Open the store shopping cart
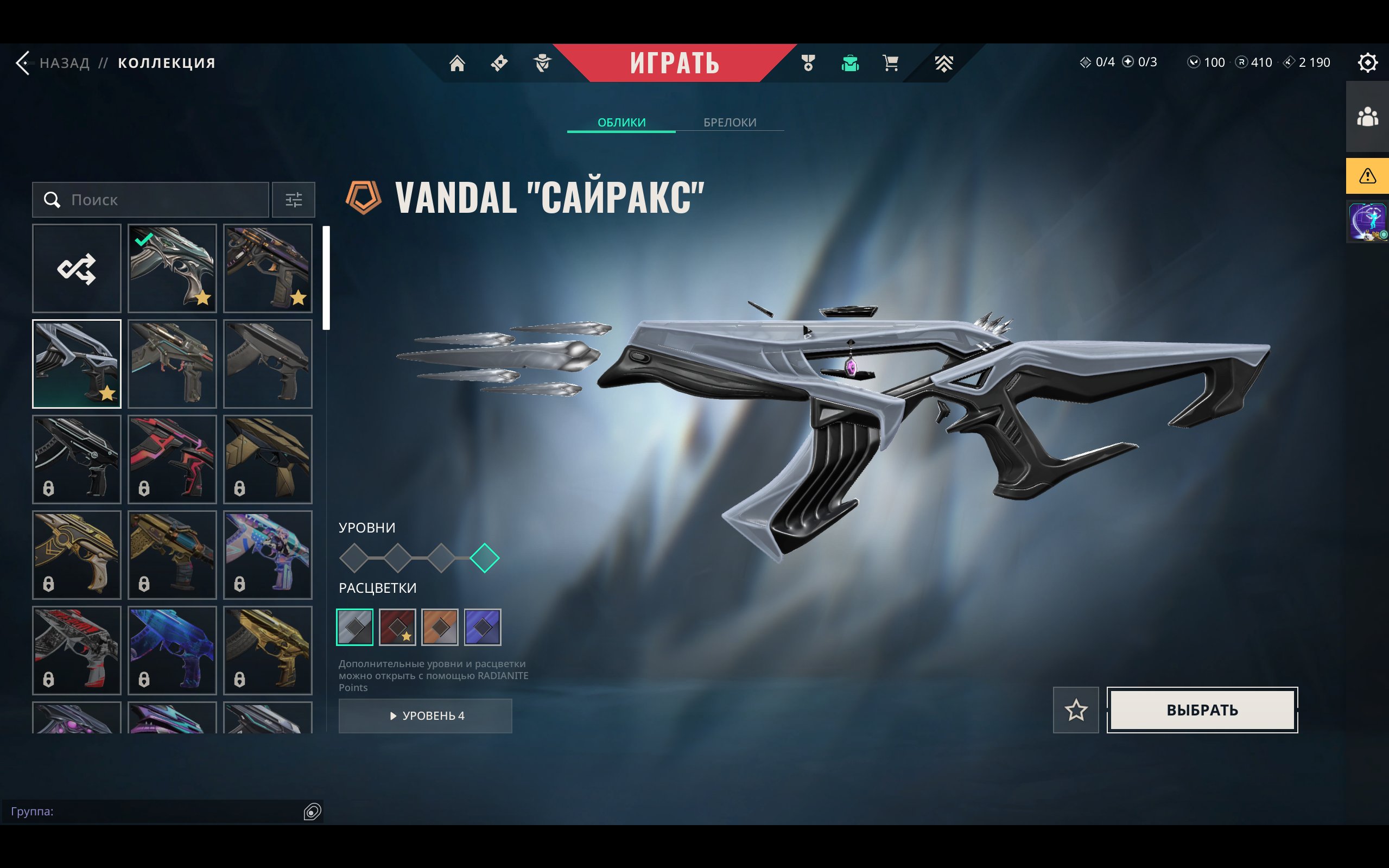Viewport: 1389px width, 868px height. coord(890,62)
